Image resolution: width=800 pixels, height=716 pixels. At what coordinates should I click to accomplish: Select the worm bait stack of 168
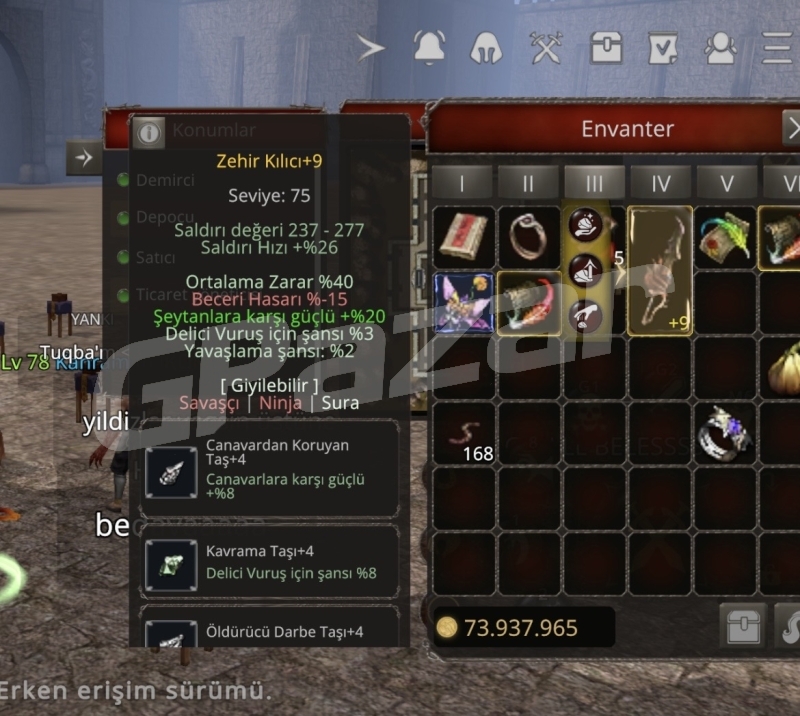pyautogui.click(x=465, y=435)
